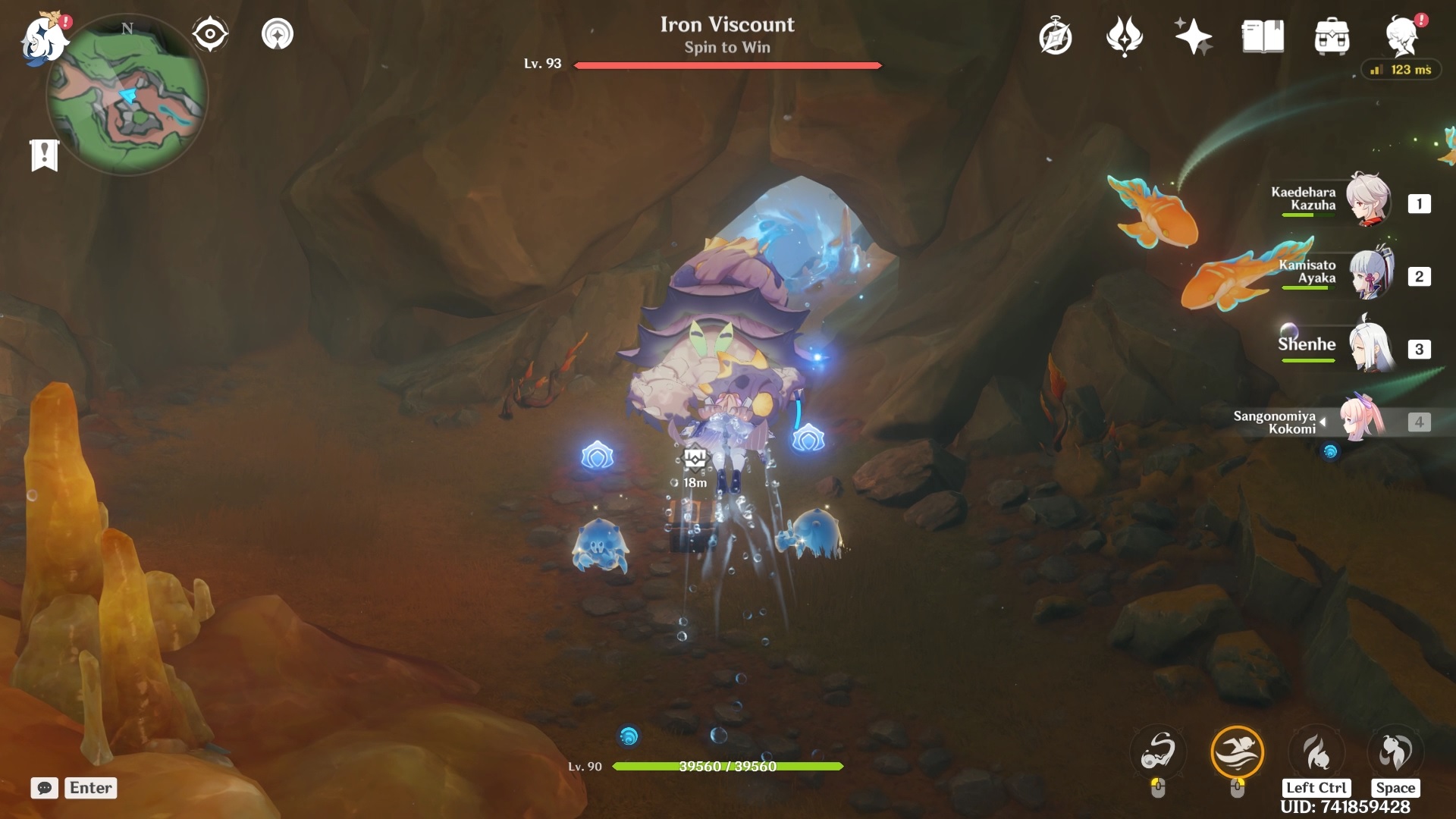This screenshot has width=1456, height=819.
Task: Open the chat speech bubble
Action: tap(45, 788)
